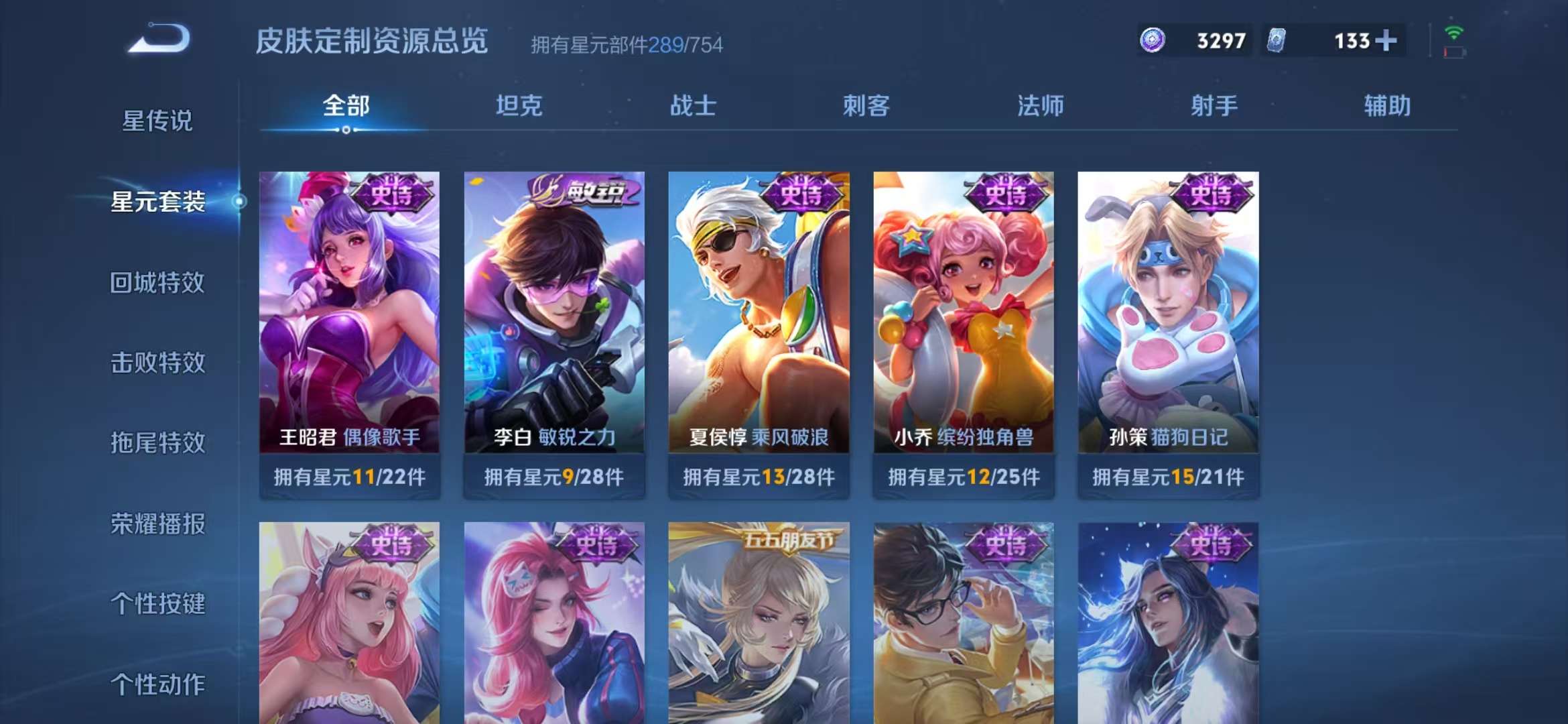Select 星传说 in the sidebar

157,121
